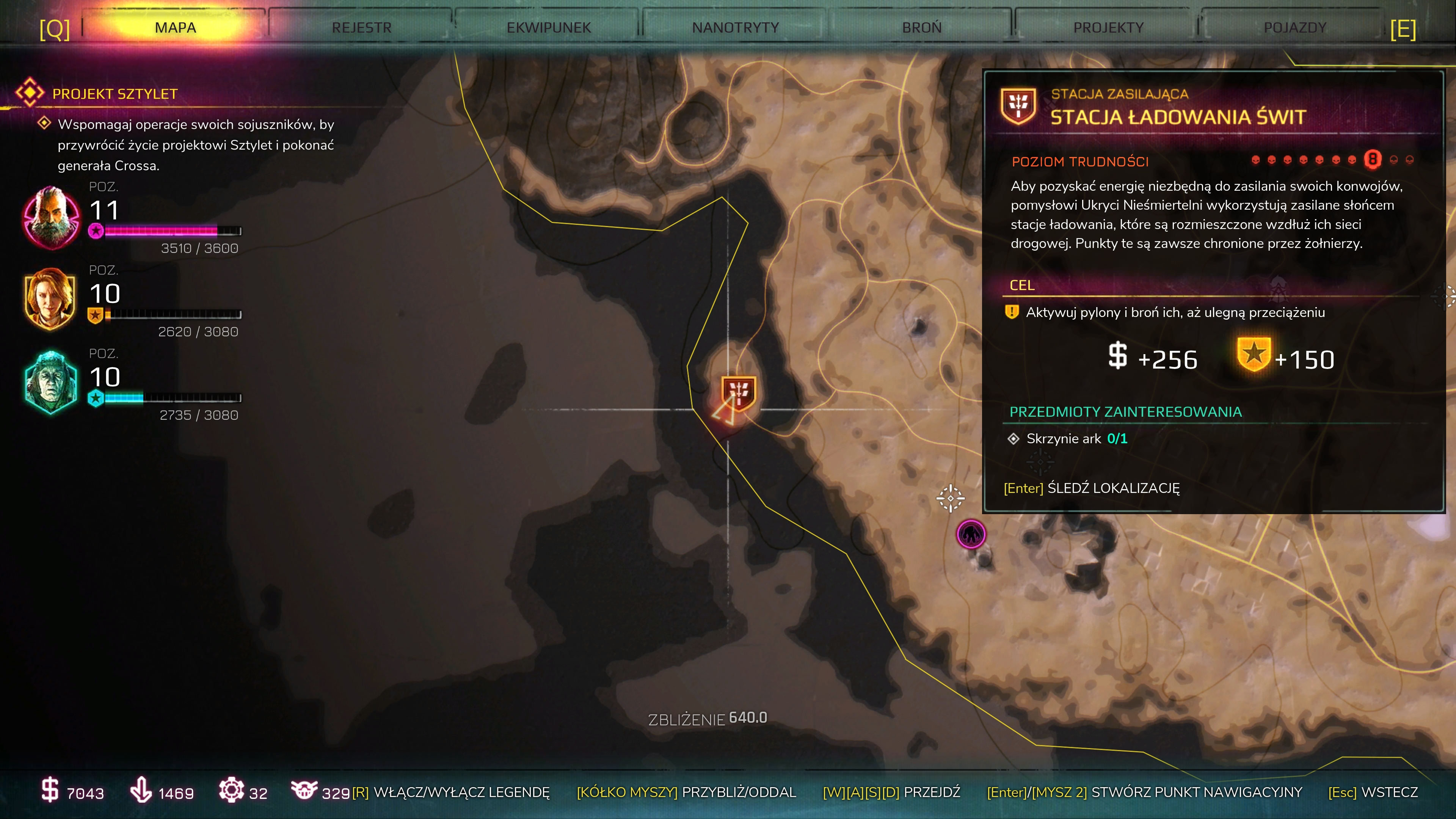This screenshot has height=819, width=1456.
Task: Toggle the map legend WŁĄCZ/WYŁĄCZ LEGENDĘ
Action: click(450, 792)
